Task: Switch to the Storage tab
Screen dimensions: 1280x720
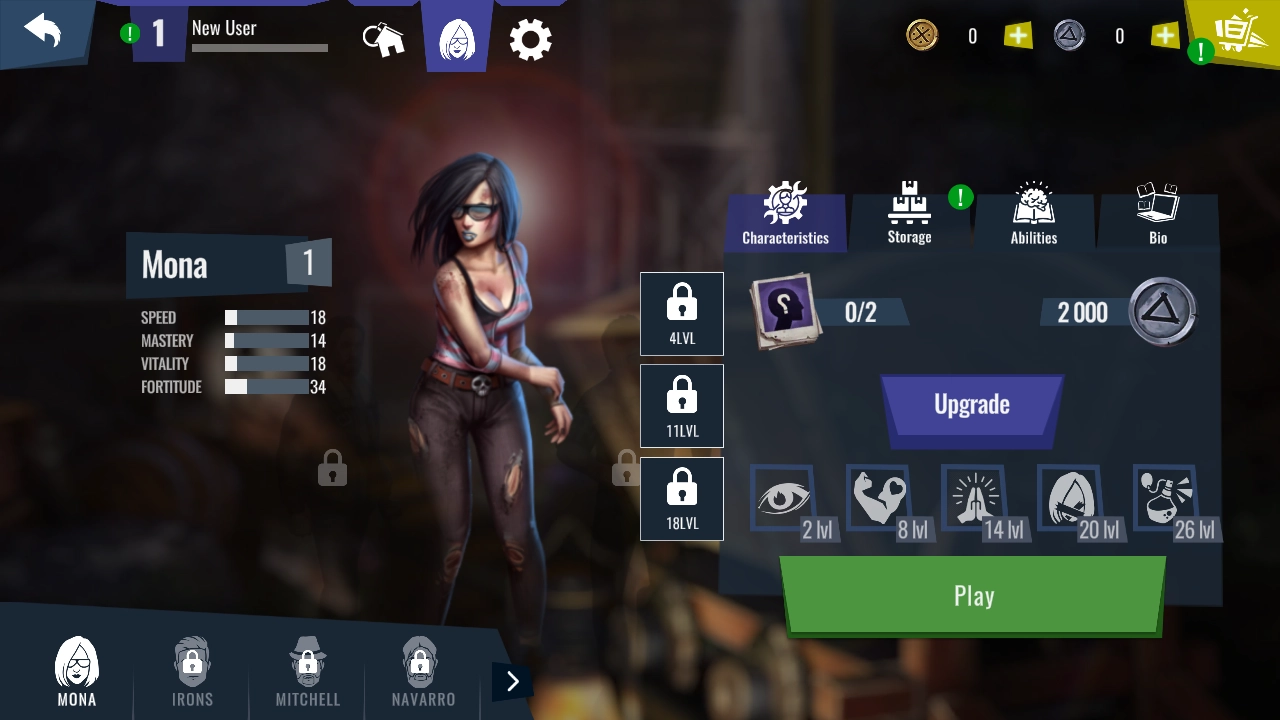Action: pos(909,215)
